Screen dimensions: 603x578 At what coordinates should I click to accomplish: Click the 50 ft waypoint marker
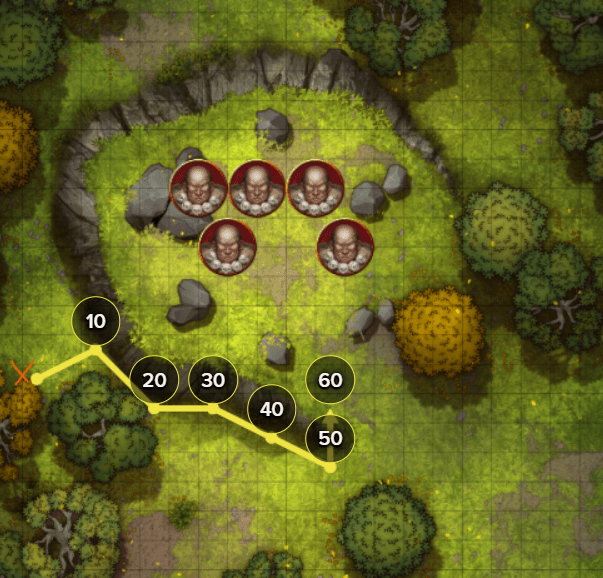click(330, 438)
